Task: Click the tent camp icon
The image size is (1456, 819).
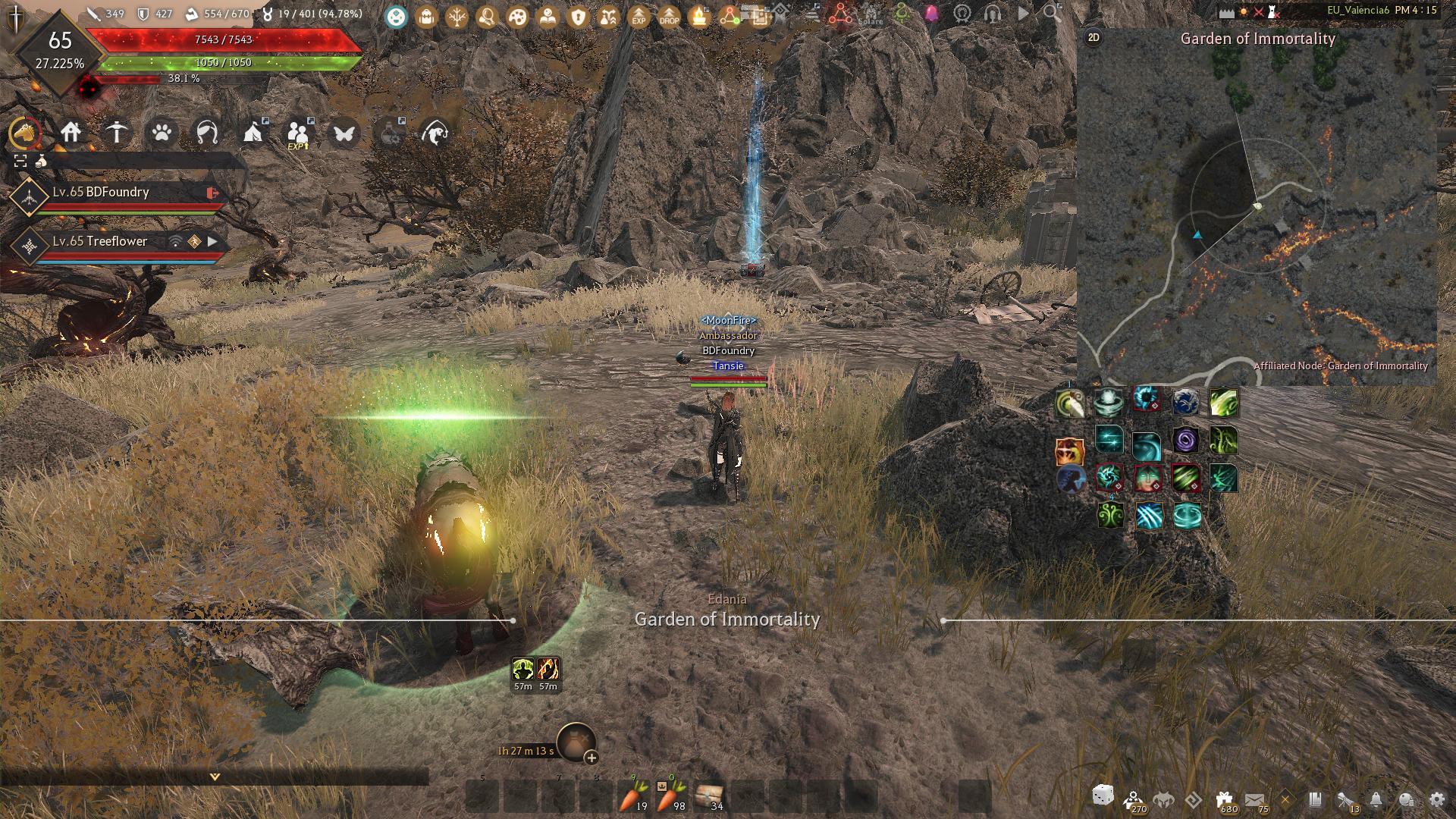Action: (253, 133)
